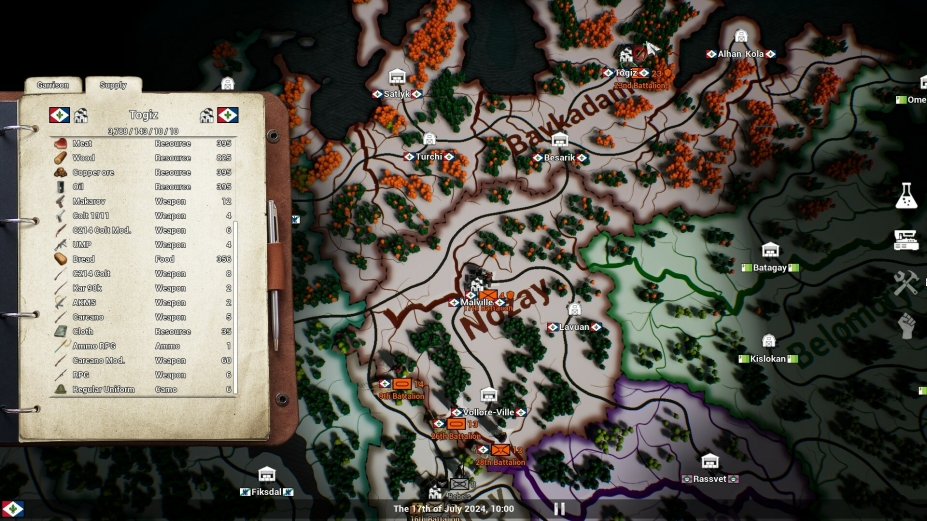Select the 26th Battalion unit marker
Screen dimensions: 927x521
[x=456, y=425]
